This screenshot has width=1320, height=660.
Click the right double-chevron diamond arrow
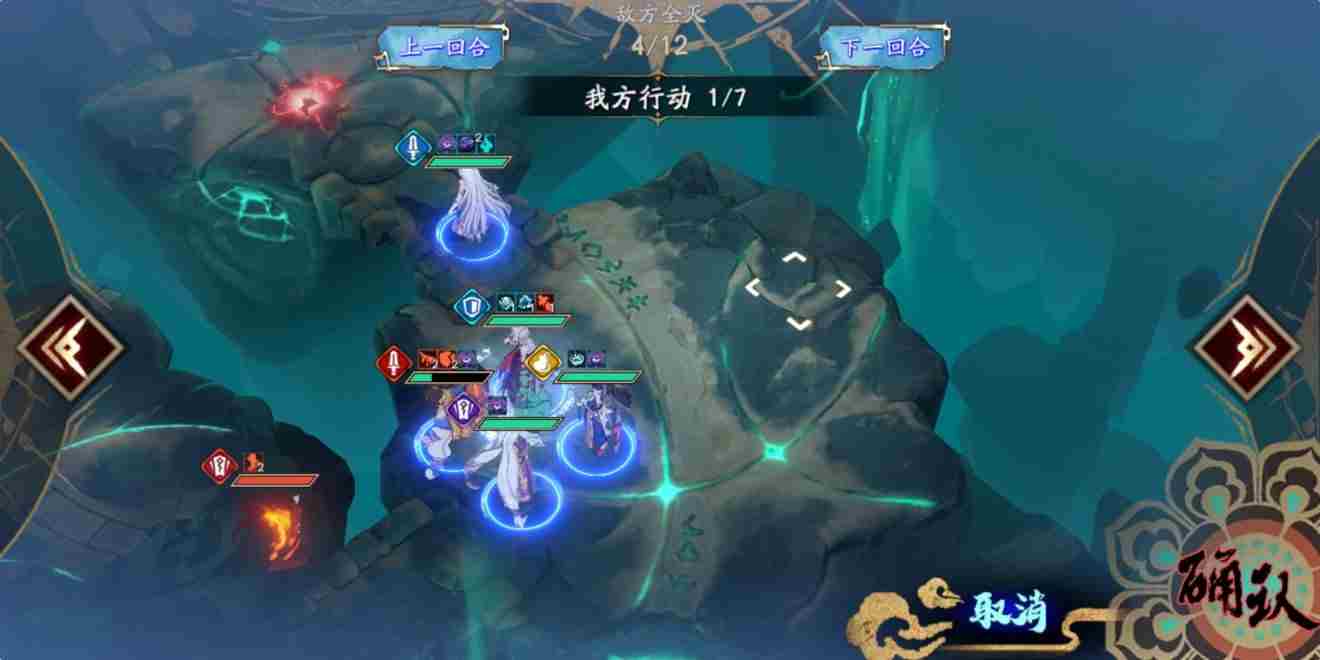[1244, 348]
